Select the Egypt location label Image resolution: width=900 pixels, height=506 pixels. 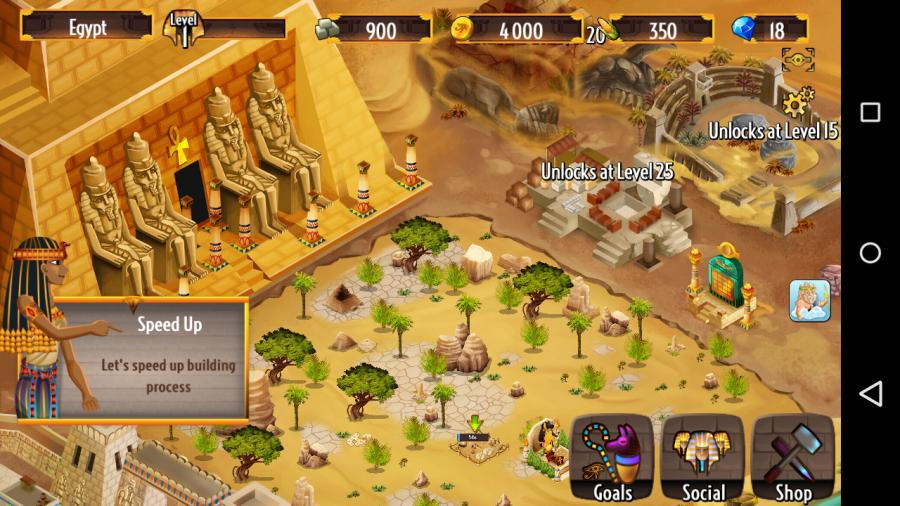click(87, 27)
